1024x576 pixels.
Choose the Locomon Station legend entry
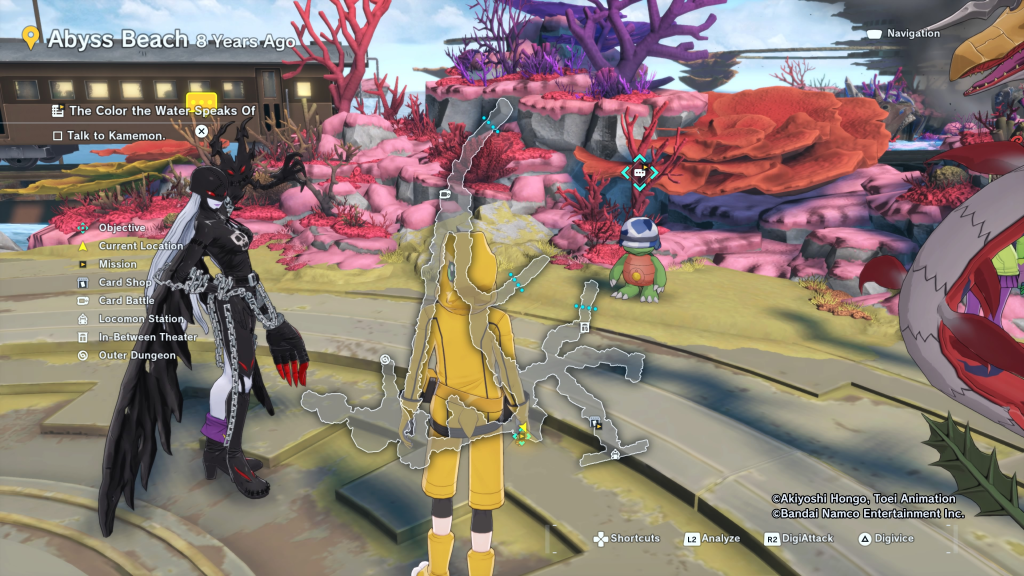click(141, 319)
